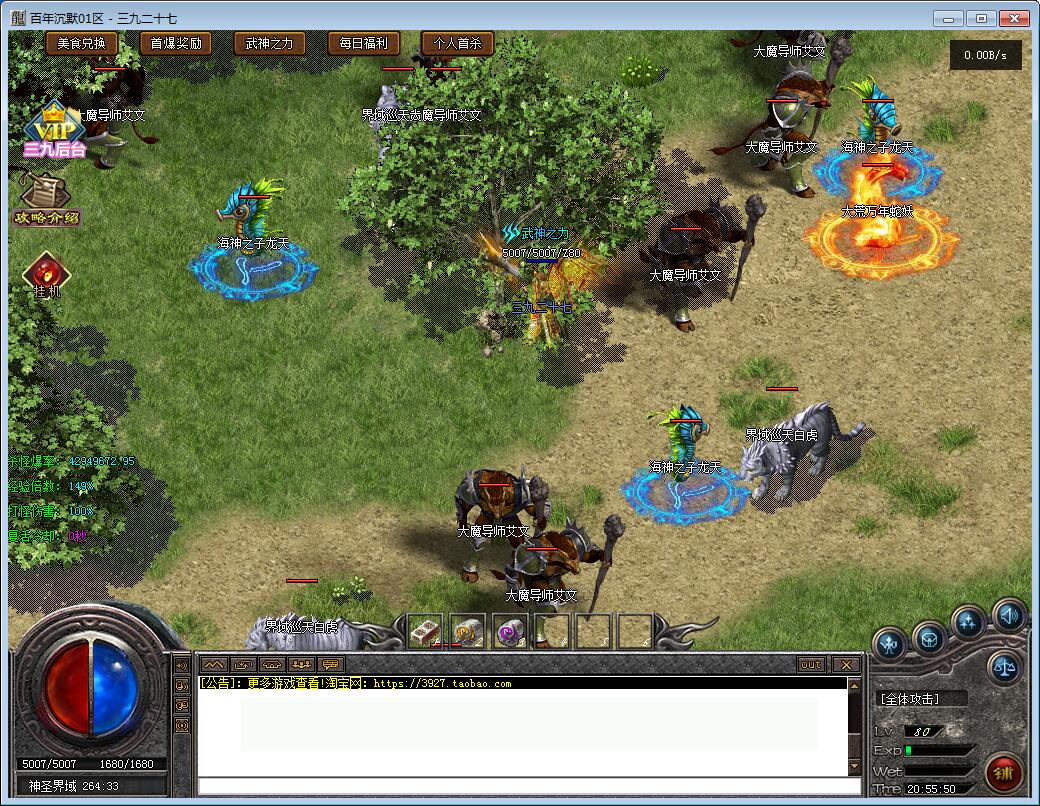Image resolution: width=1040 pixels, height=806 pixels.
Task: Open the character equipment round button
Action: click(x=889, y=643)
